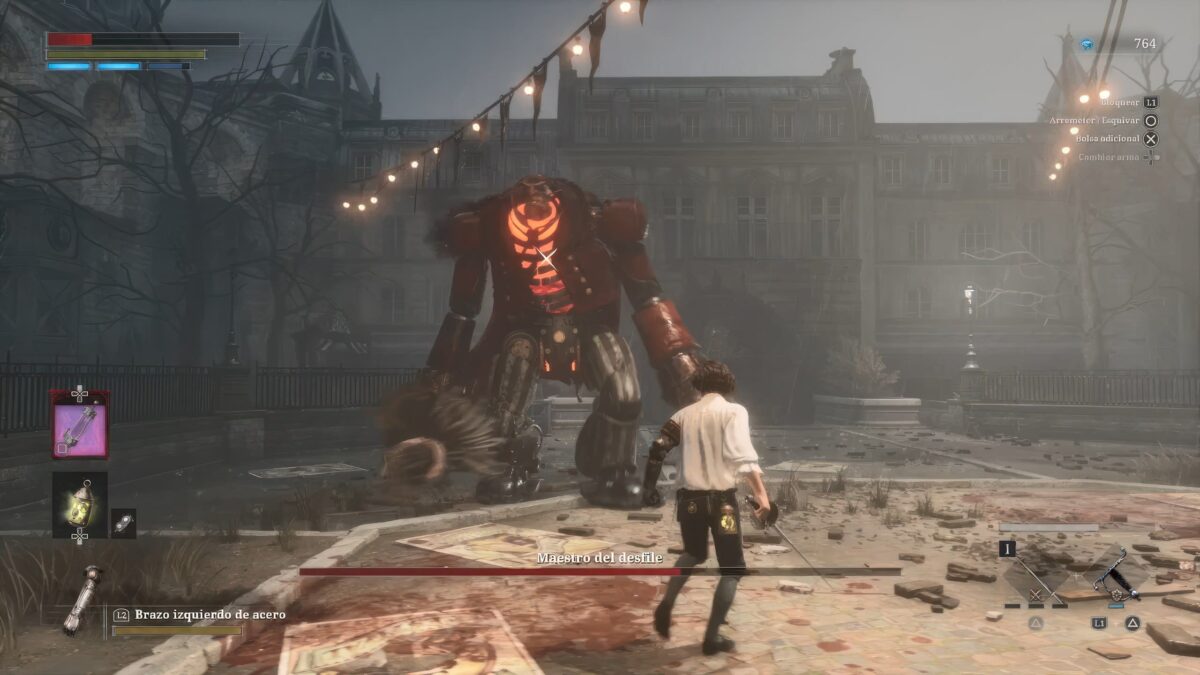
Task: Select the rapier blade weapon slot
Action: 1037,575
